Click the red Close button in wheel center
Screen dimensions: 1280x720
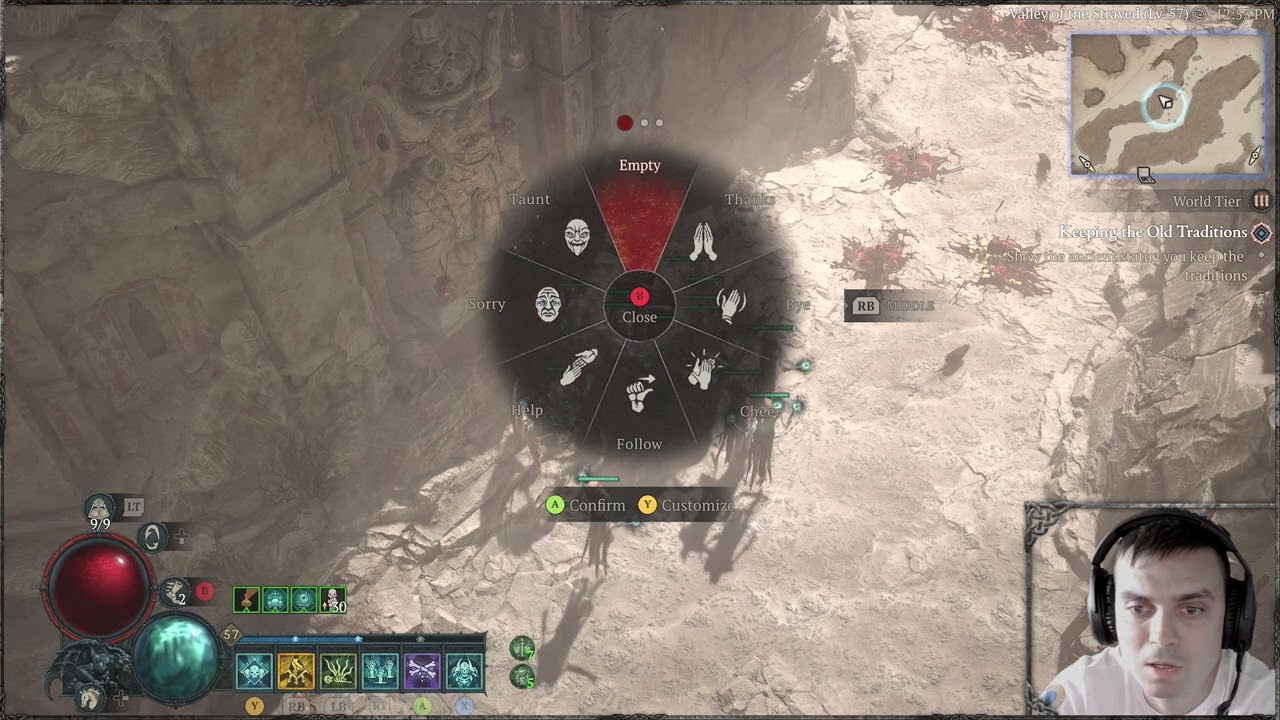(x=639, y=297)
